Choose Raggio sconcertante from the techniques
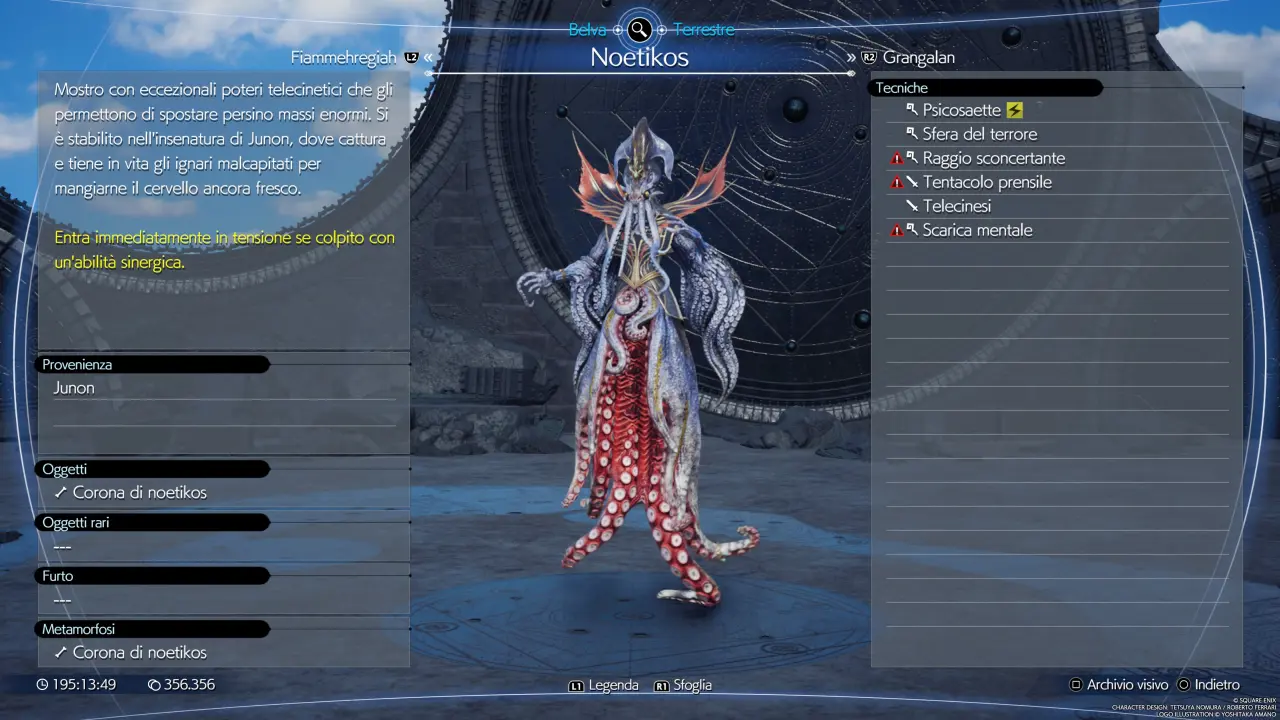Image resolution: width=1280 pixels, height=720 pixels. click(993, 158)
